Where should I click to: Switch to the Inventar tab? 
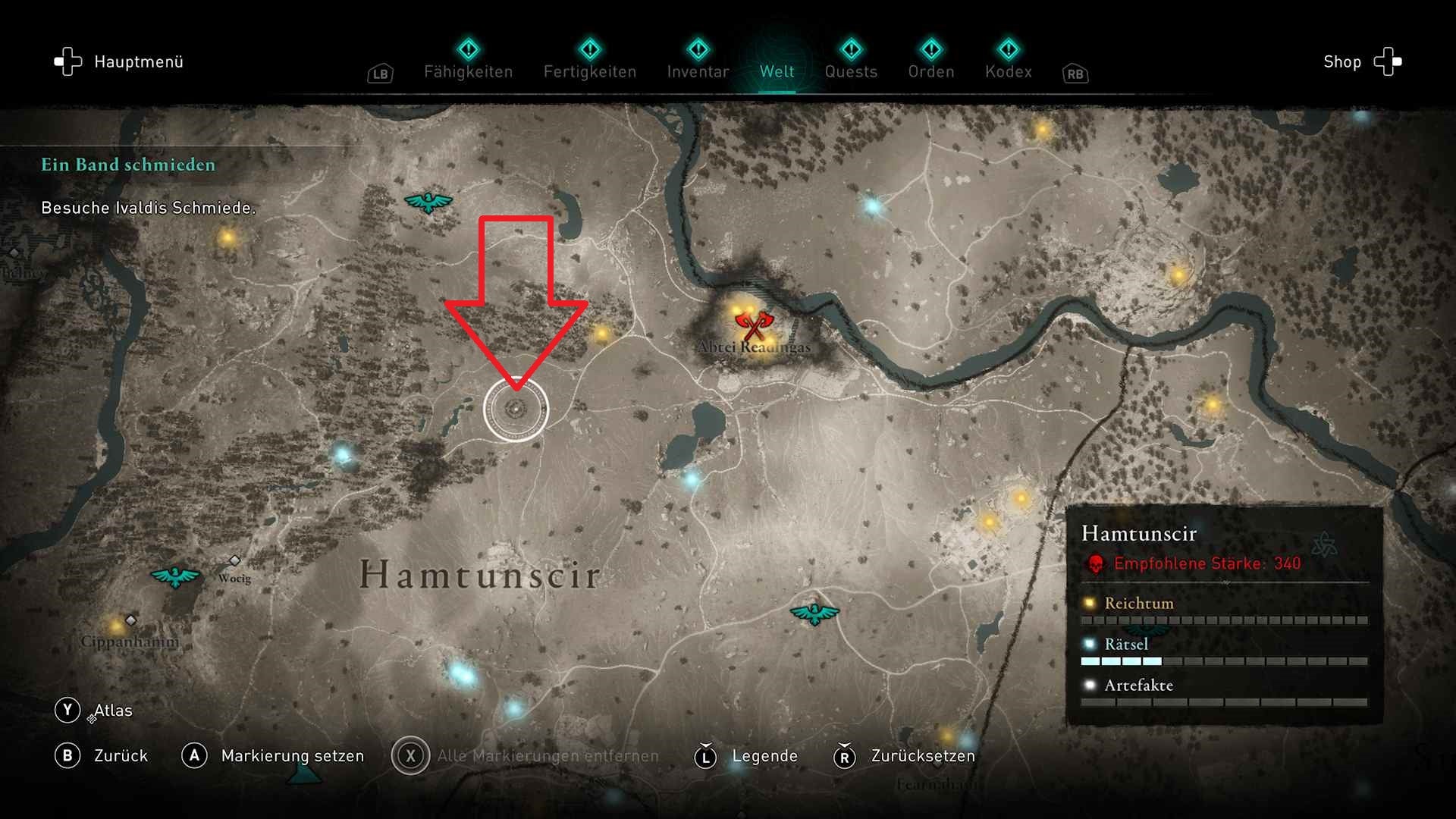tap(697, 71)
